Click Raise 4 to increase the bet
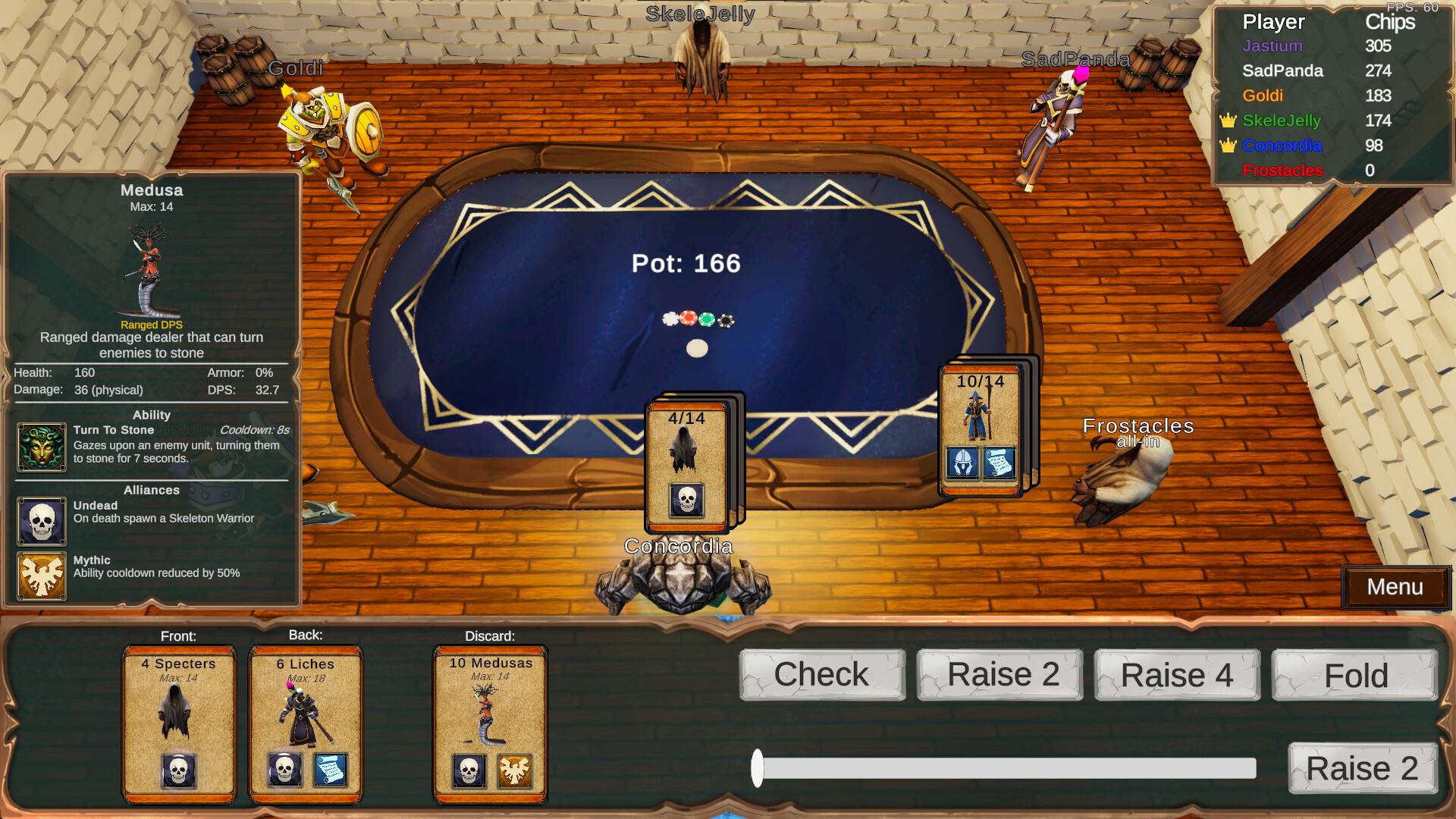The width and height of the screenshot is (1456, 819). [x=1176, y=674]
